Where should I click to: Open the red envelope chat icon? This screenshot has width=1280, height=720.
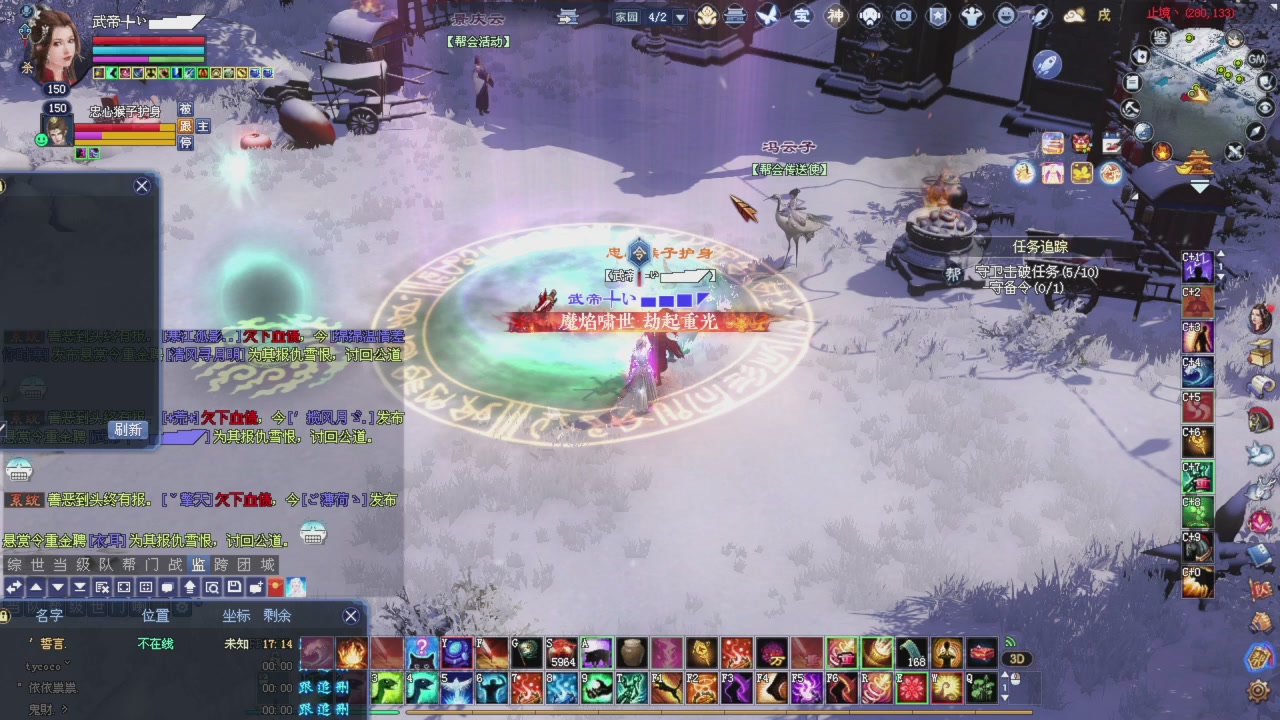click(276, 587)
